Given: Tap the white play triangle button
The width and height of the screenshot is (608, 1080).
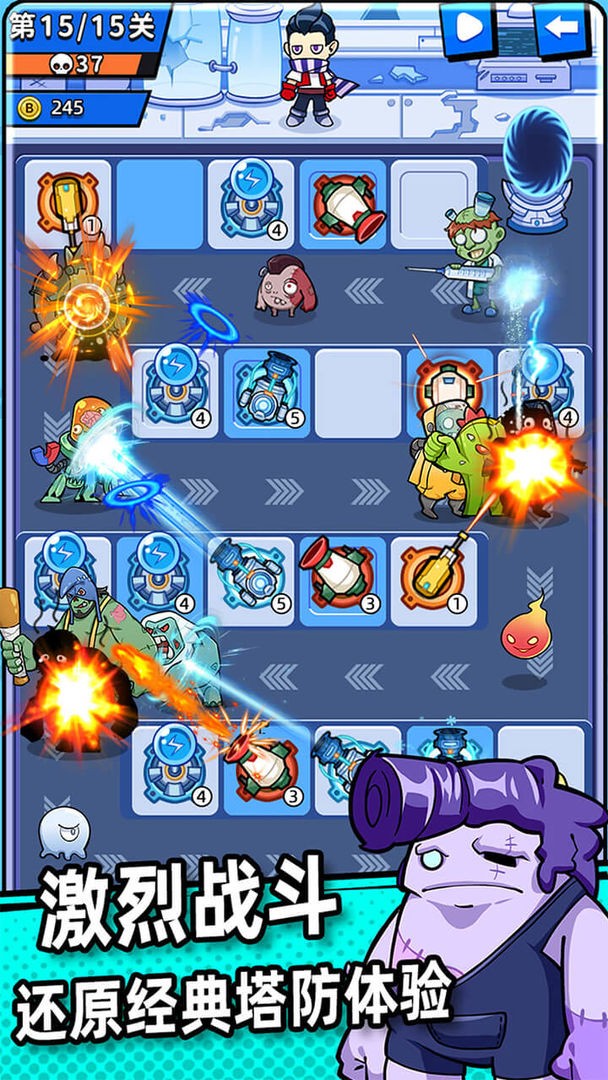Looking at the screenshot, I should (x=467, y=28).
